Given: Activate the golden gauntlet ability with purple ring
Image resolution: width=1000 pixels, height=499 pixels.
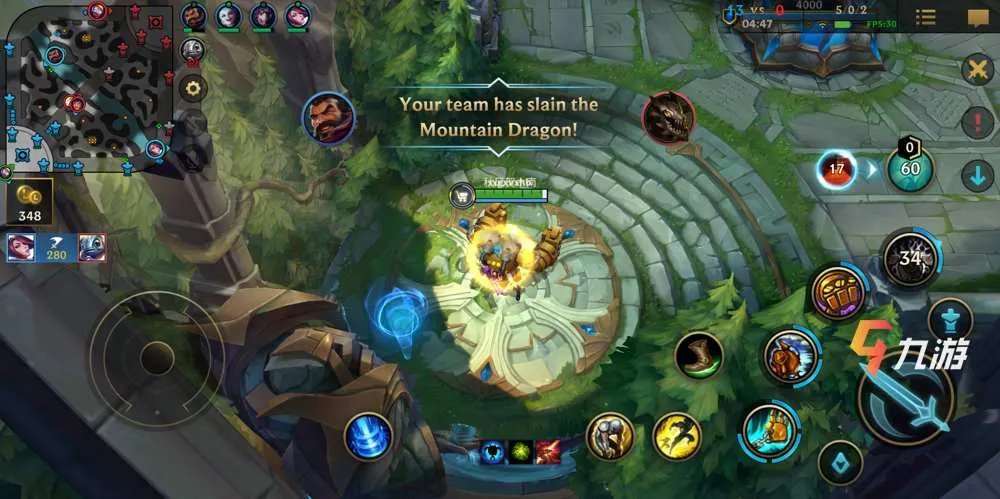Looking at the screenshot, I should (837, 292).
